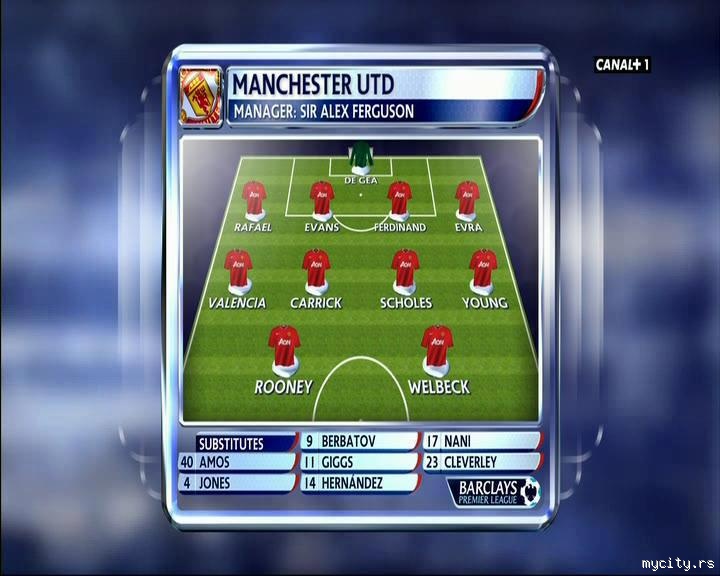Open the mycity.rs watermark link
720x576 pixels.
tap(675, 562)
